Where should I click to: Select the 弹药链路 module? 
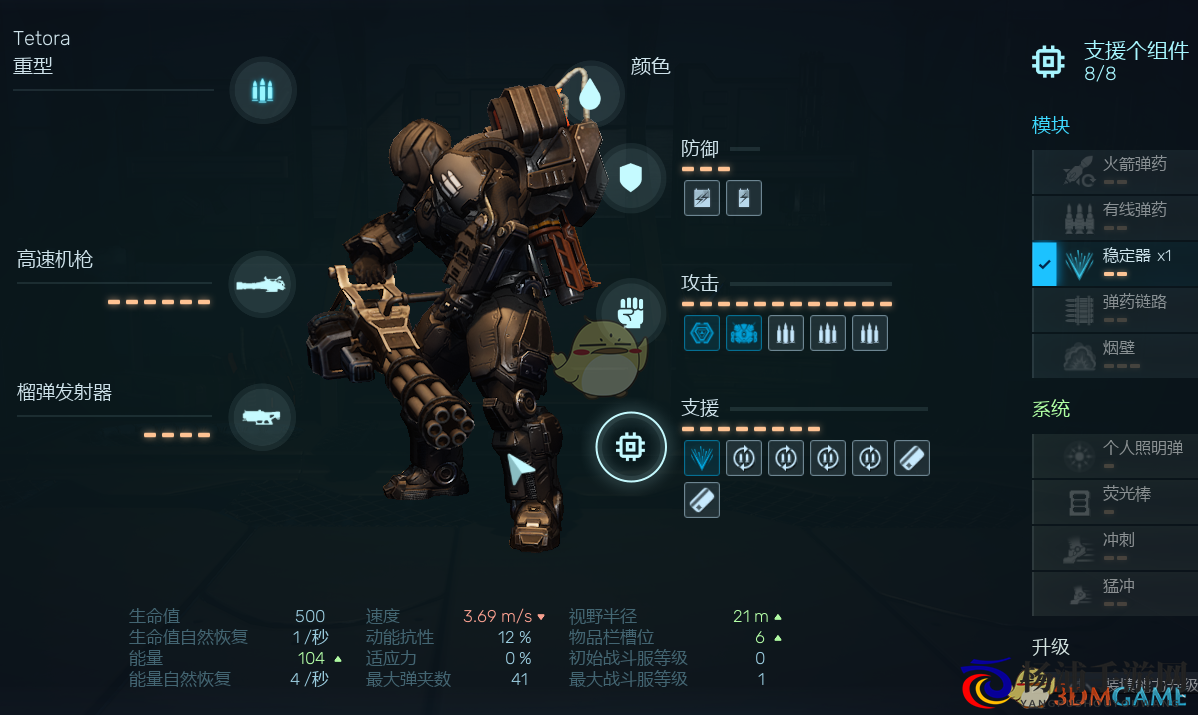(x=1114, y=310)
